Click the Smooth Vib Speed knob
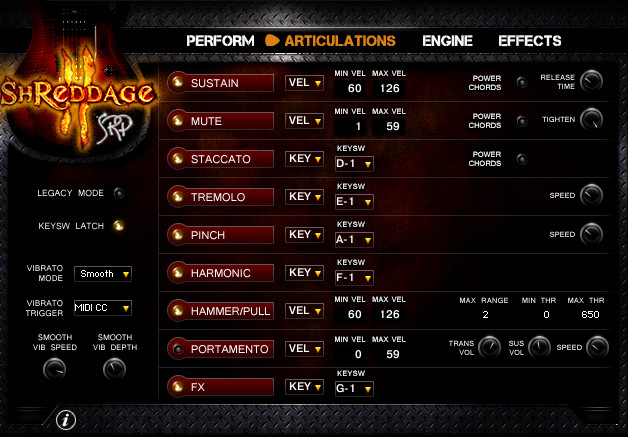 [x=56, y=369]
